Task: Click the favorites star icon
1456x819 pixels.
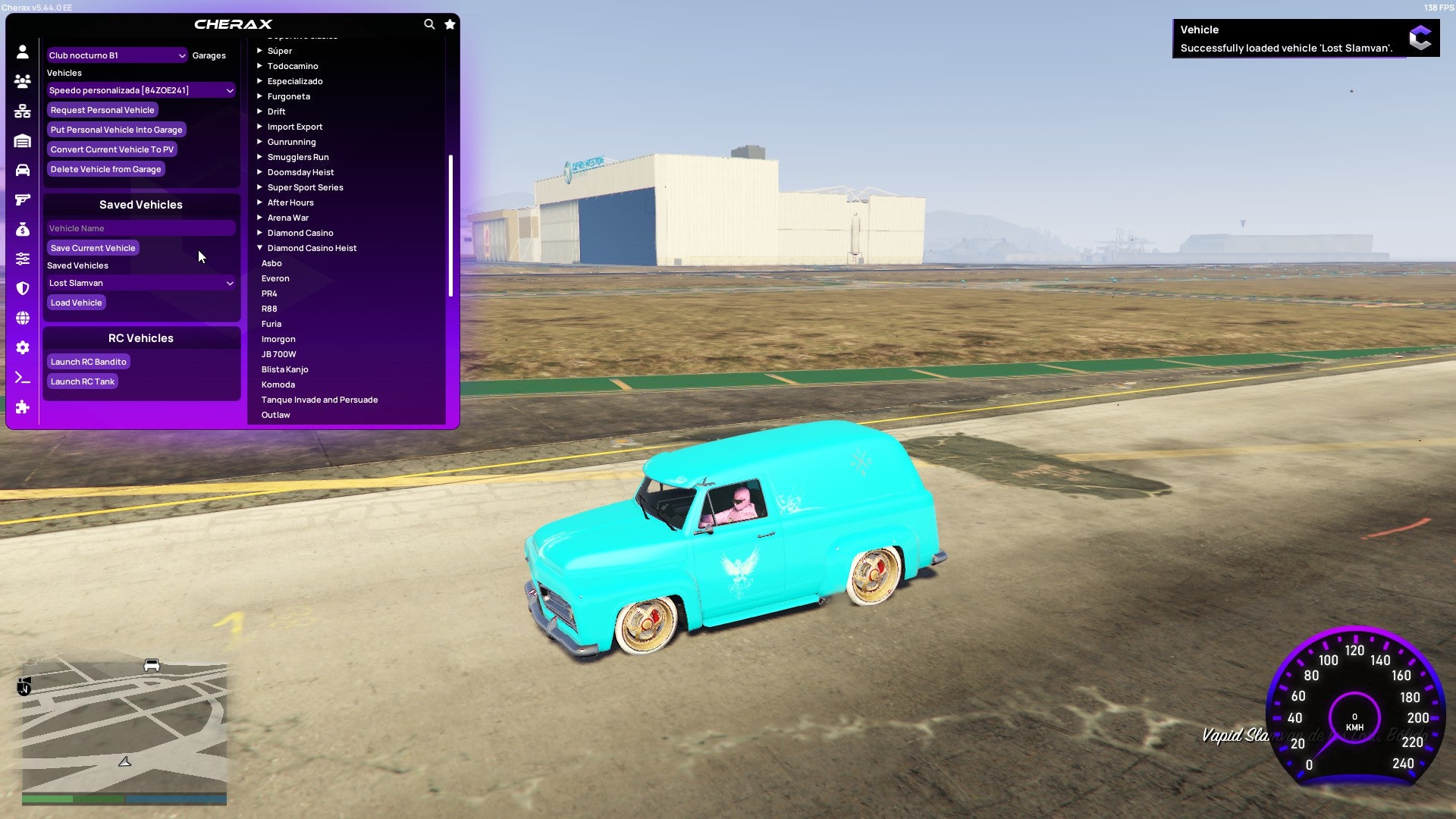Action: tap(449, 24)
